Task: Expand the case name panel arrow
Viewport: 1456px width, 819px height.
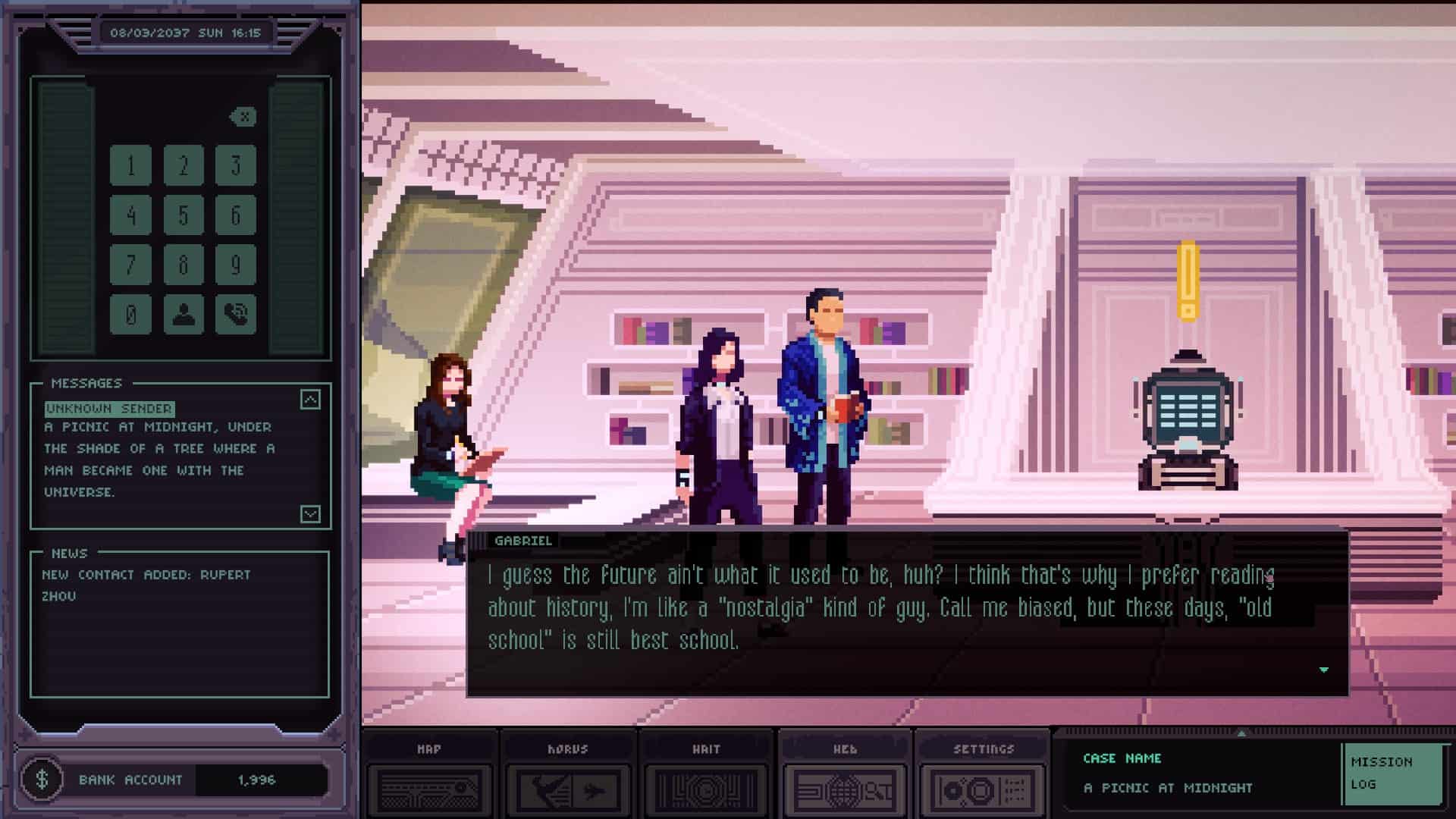Action: tap(1241, 733)
